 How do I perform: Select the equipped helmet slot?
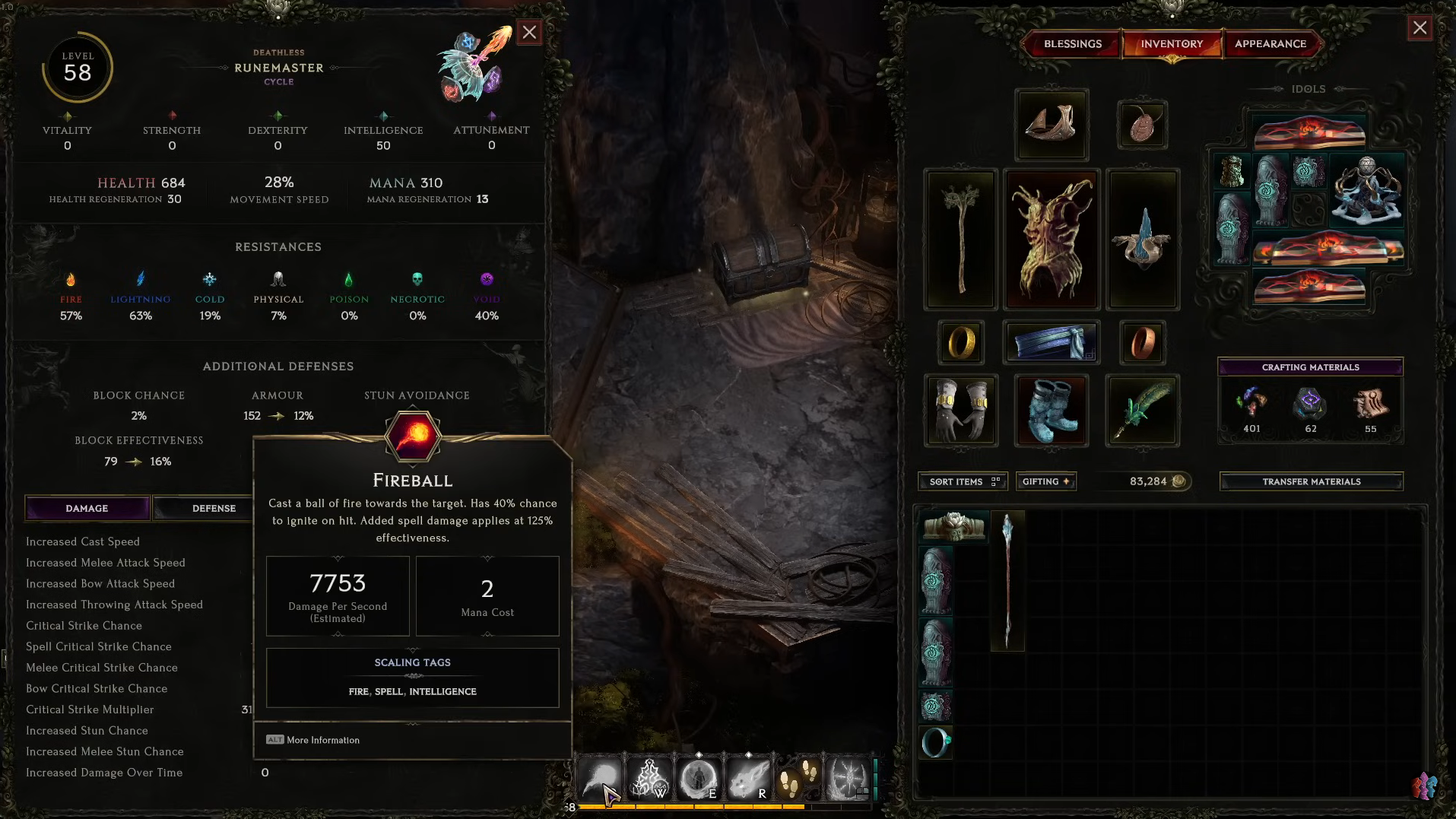point(1052,124)
